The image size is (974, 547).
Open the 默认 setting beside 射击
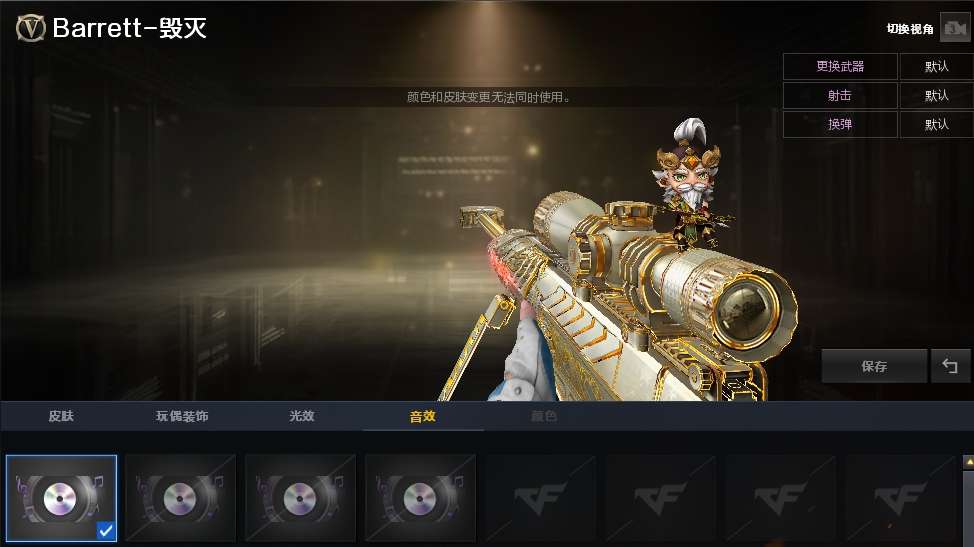click(936, 96)
